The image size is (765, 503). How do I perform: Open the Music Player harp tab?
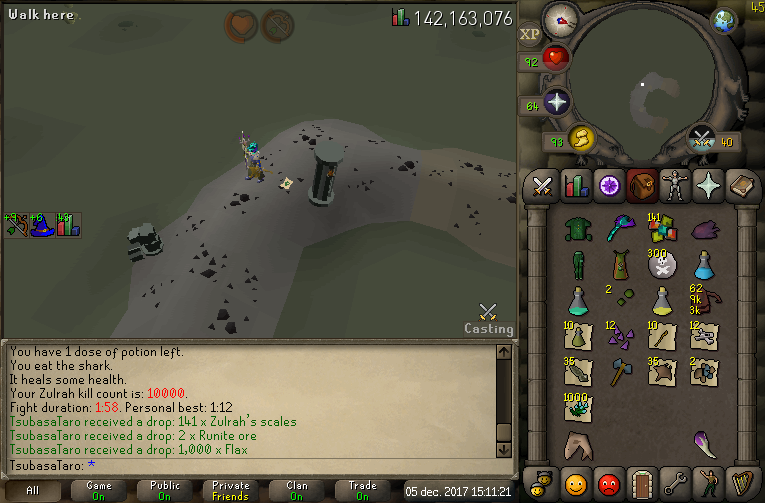(x=741, y=484)
